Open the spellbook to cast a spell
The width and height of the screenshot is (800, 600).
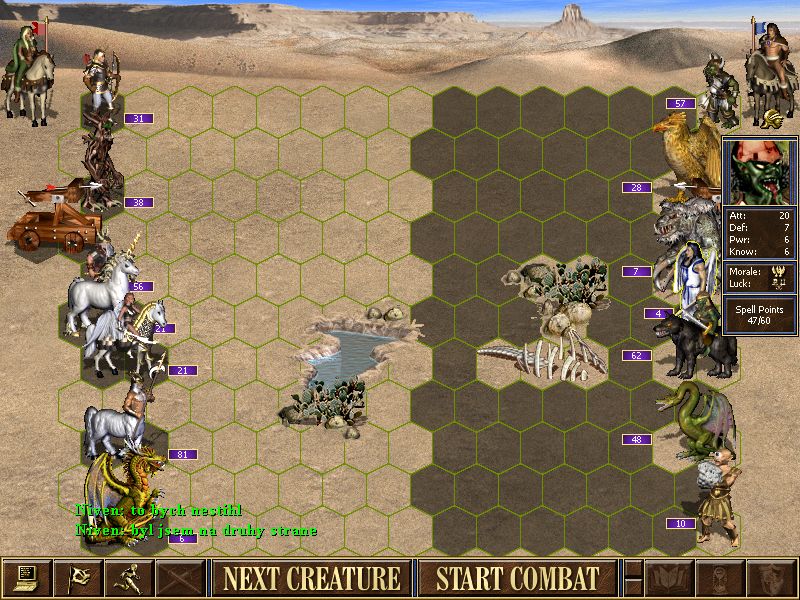tap(669, 578)
